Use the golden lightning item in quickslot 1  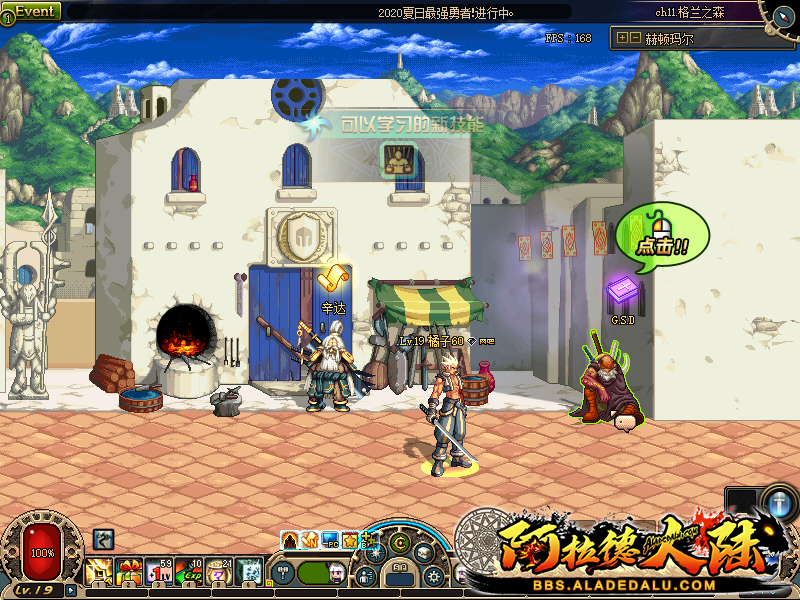pos(99,571)
